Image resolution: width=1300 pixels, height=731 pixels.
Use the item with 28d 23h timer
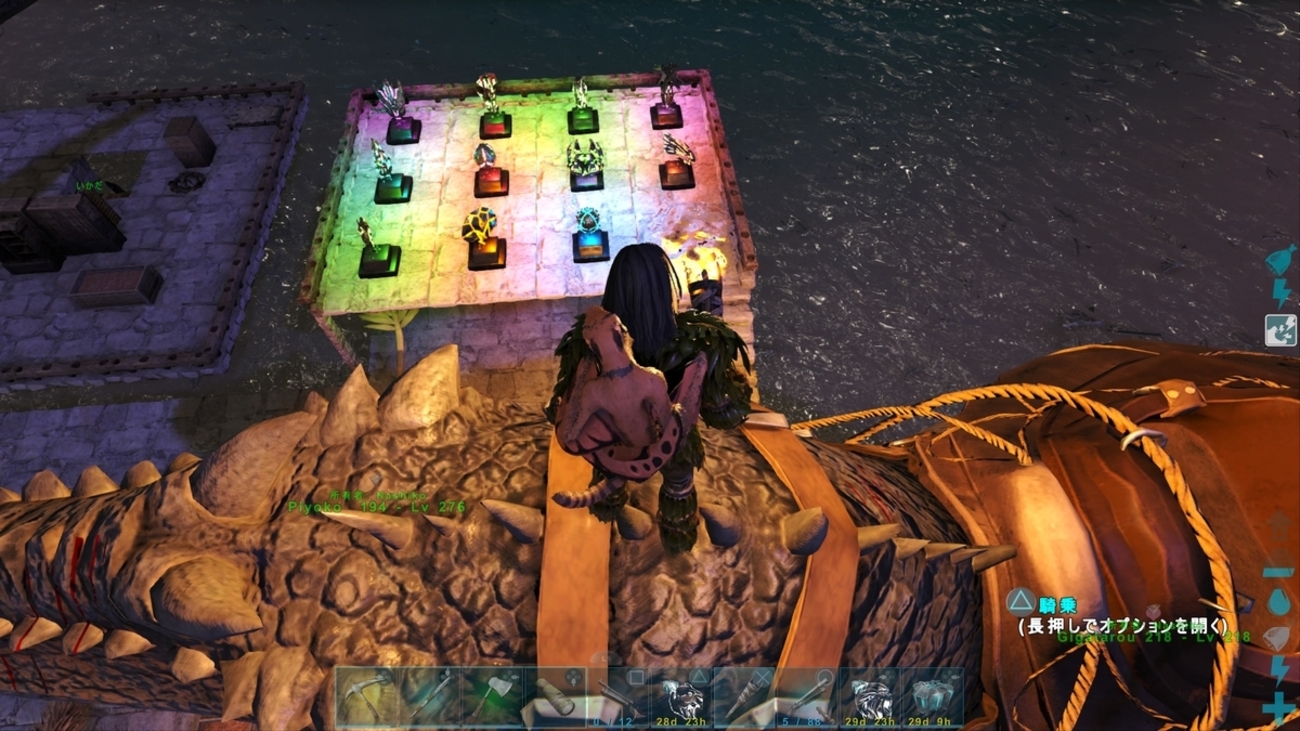pyautogui.click(x=681, y=697)
